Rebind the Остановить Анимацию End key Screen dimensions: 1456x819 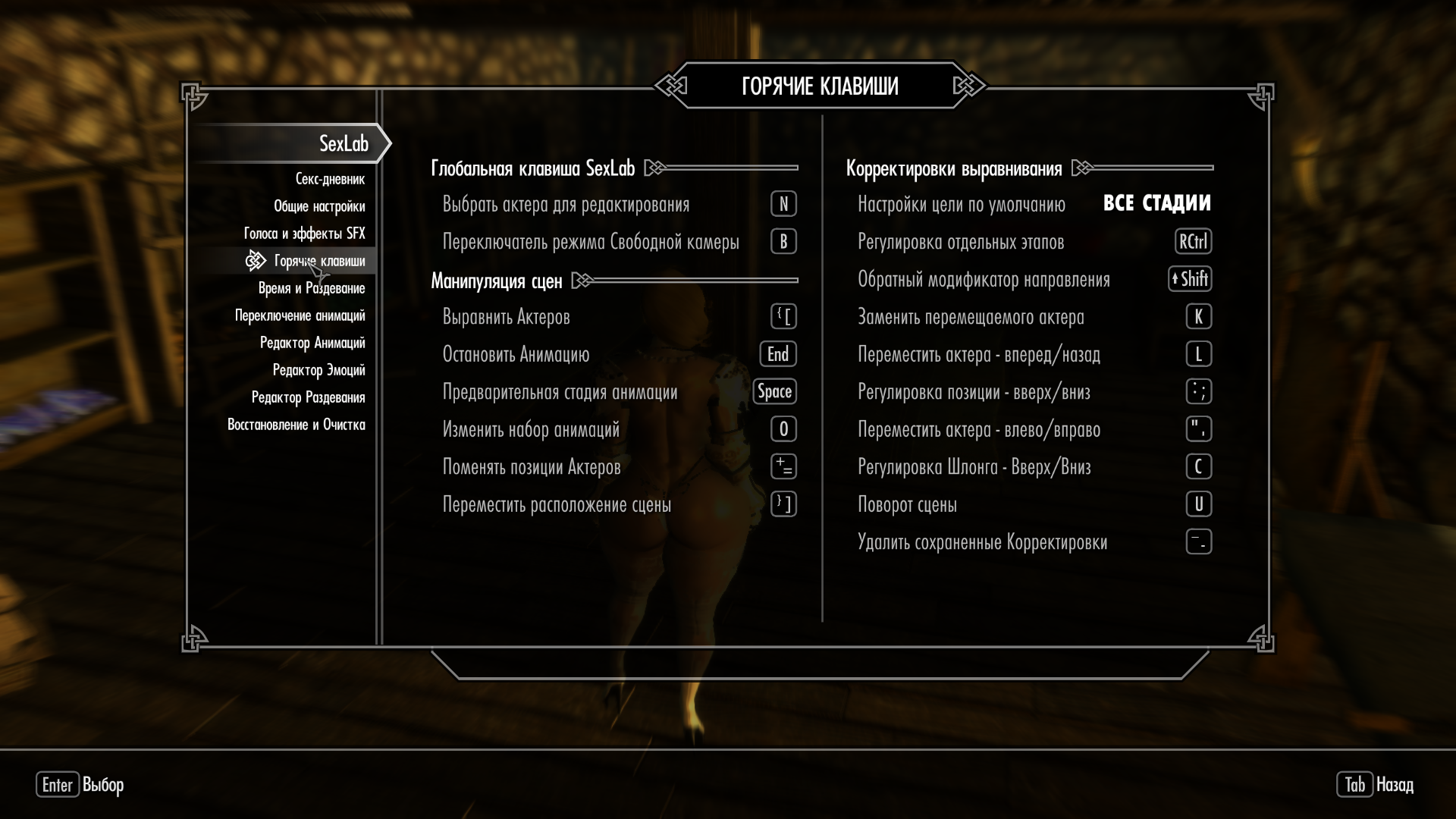778,354
